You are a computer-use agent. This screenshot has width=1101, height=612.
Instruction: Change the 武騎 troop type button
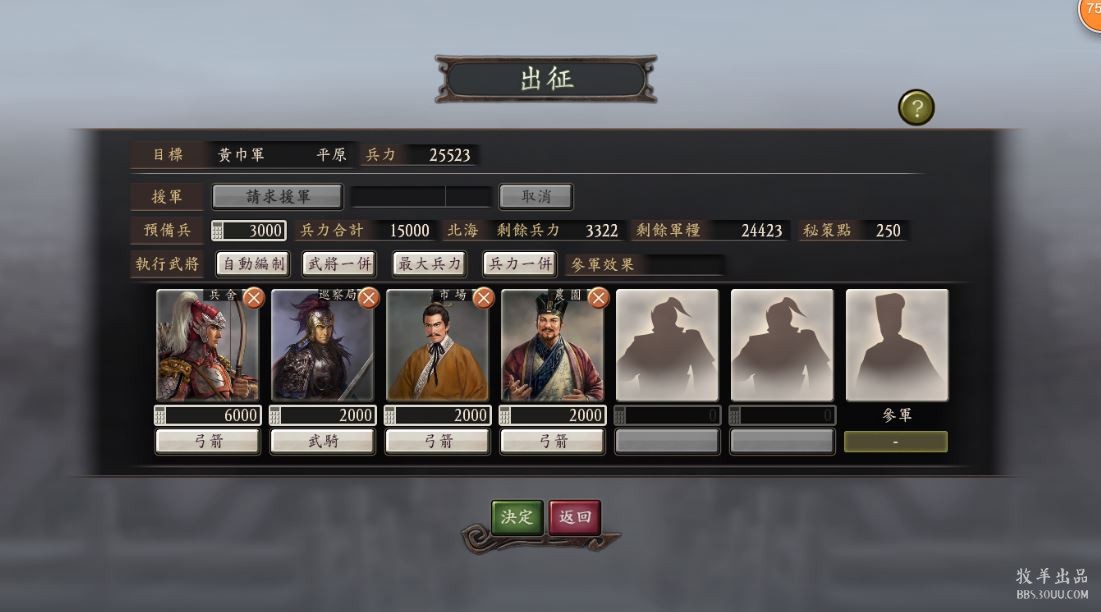(x=322, y=441)
